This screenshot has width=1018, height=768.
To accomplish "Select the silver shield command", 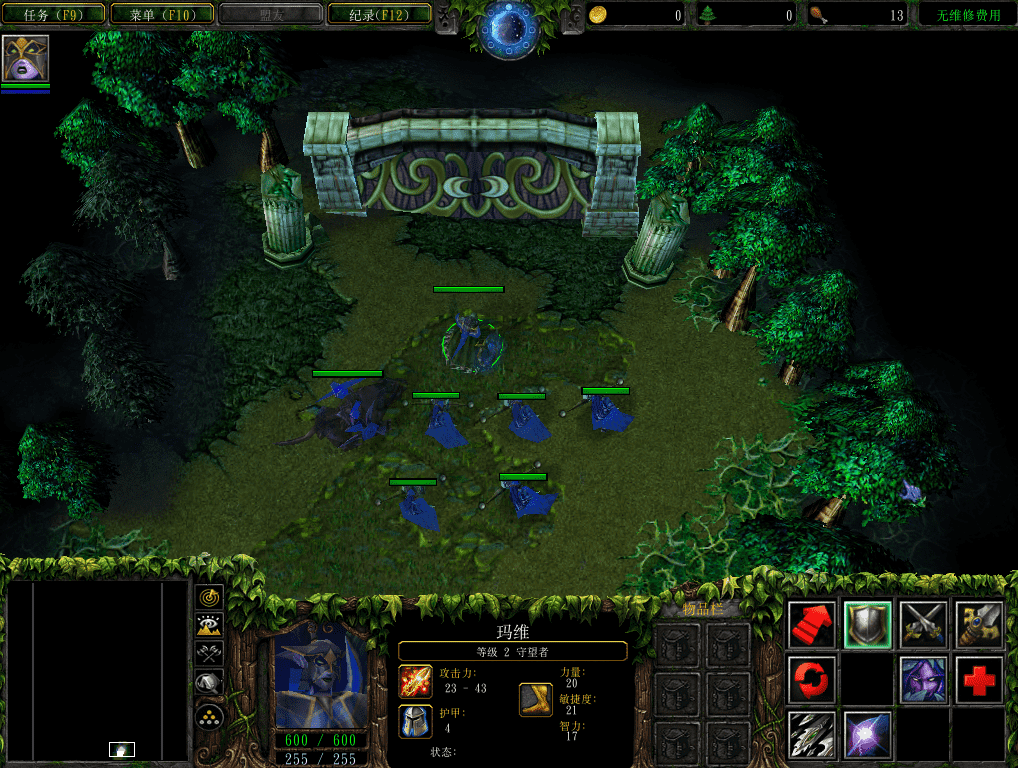I will point(868,625).
